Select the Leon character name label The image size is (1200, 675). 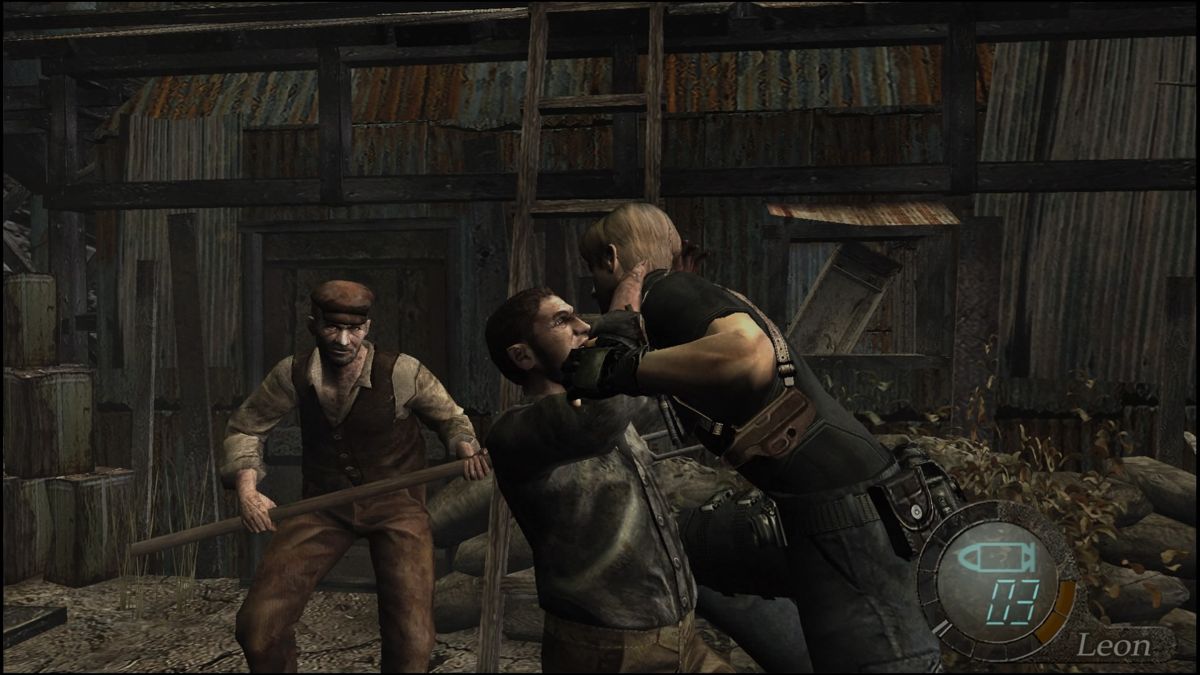pos(1113,645)
